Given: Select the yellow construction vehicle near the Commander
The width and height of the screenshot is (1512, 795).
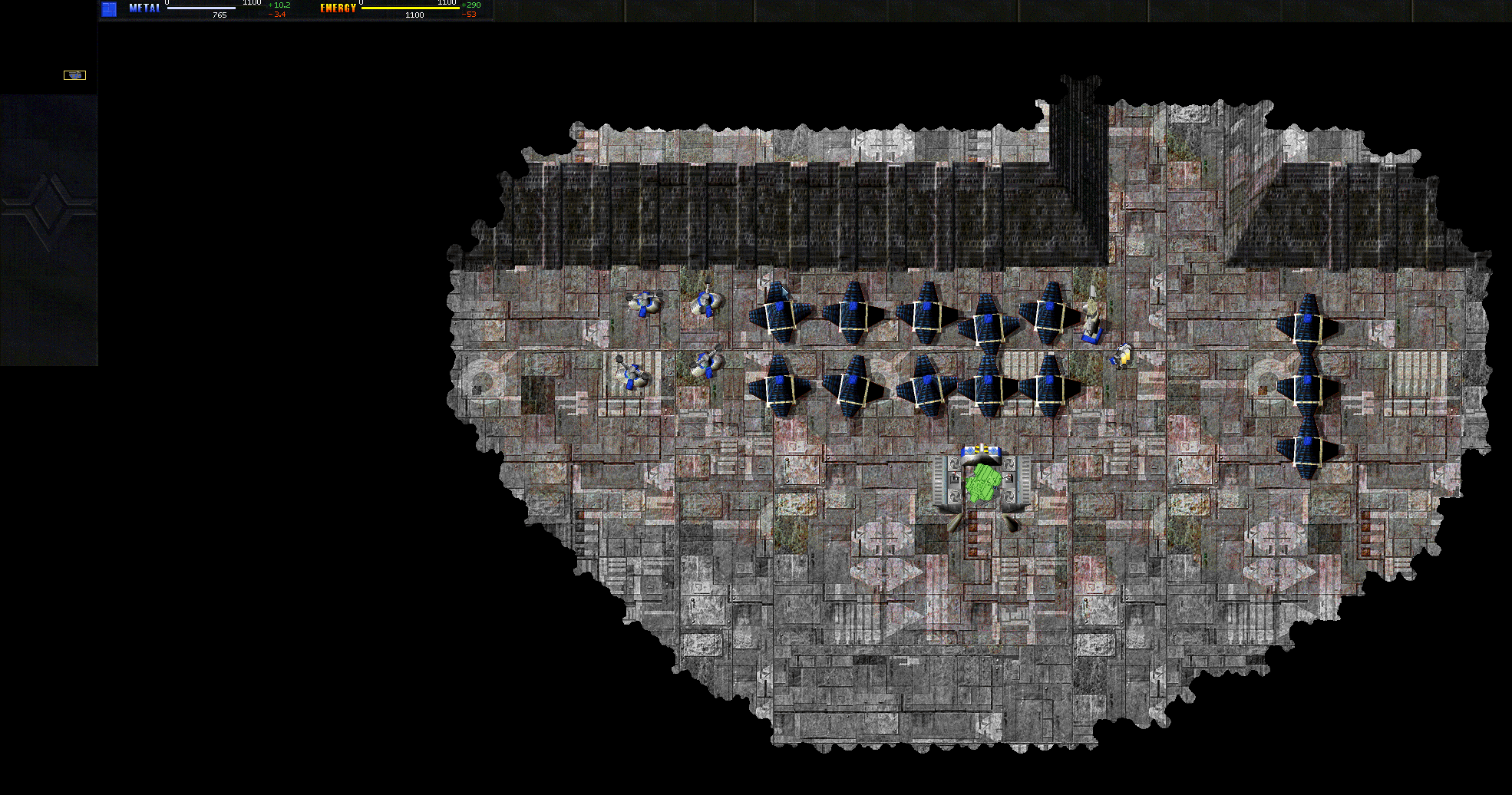Looking at the screenshot, I should [1122, 355].
